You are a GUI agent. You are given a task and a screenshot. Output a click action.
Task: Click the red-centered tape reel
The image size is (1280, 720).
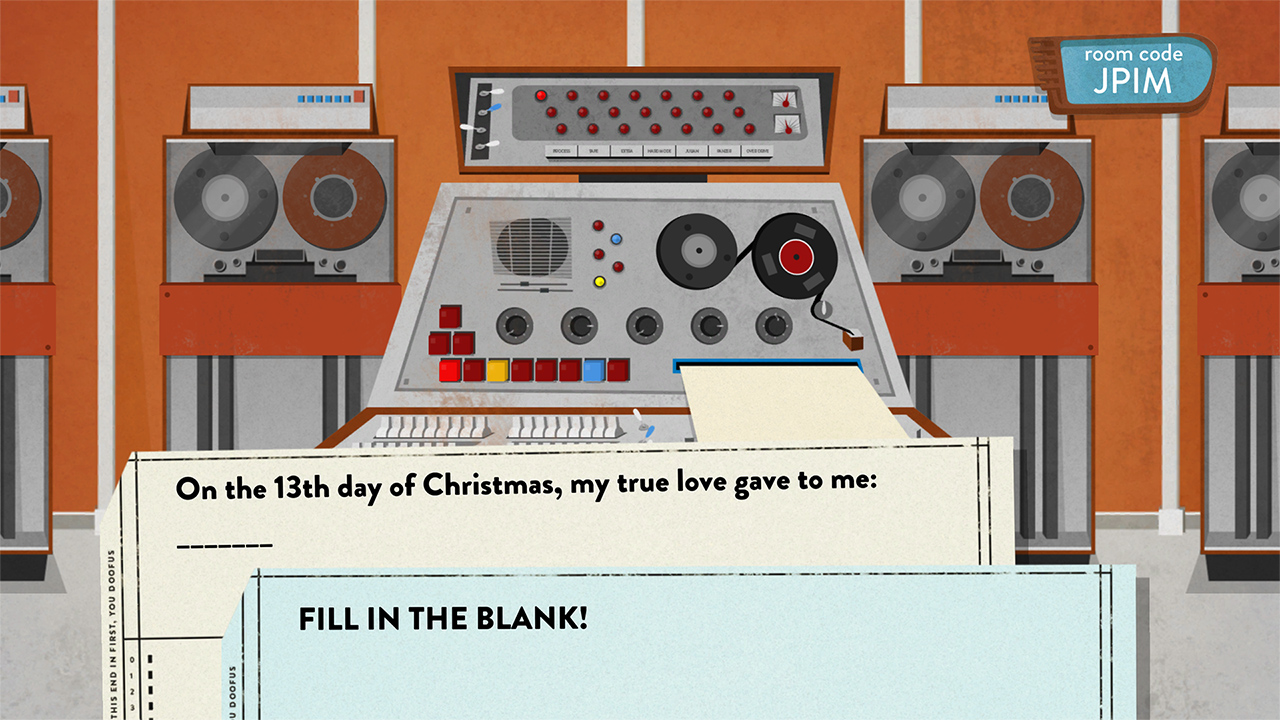click(797, 256)
